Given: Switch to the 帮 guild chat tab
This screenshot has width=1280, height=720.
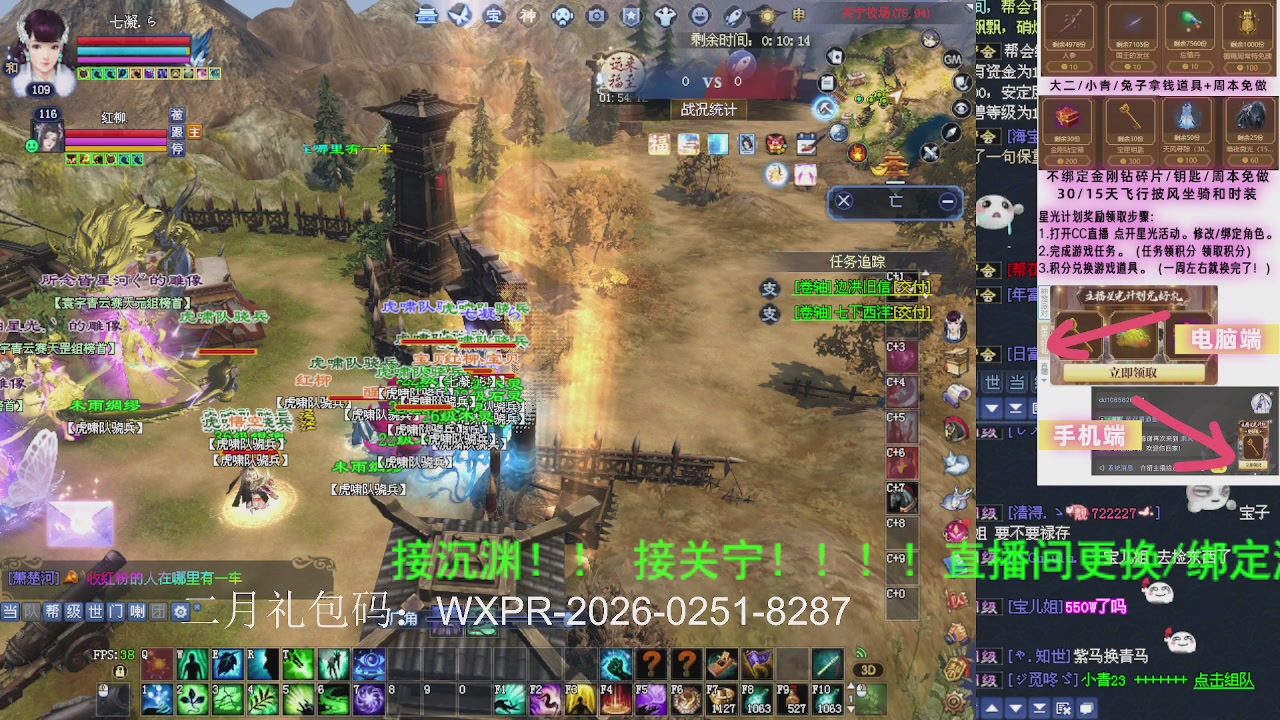Looking at the screenshot, I should click(x=53, y=611).
